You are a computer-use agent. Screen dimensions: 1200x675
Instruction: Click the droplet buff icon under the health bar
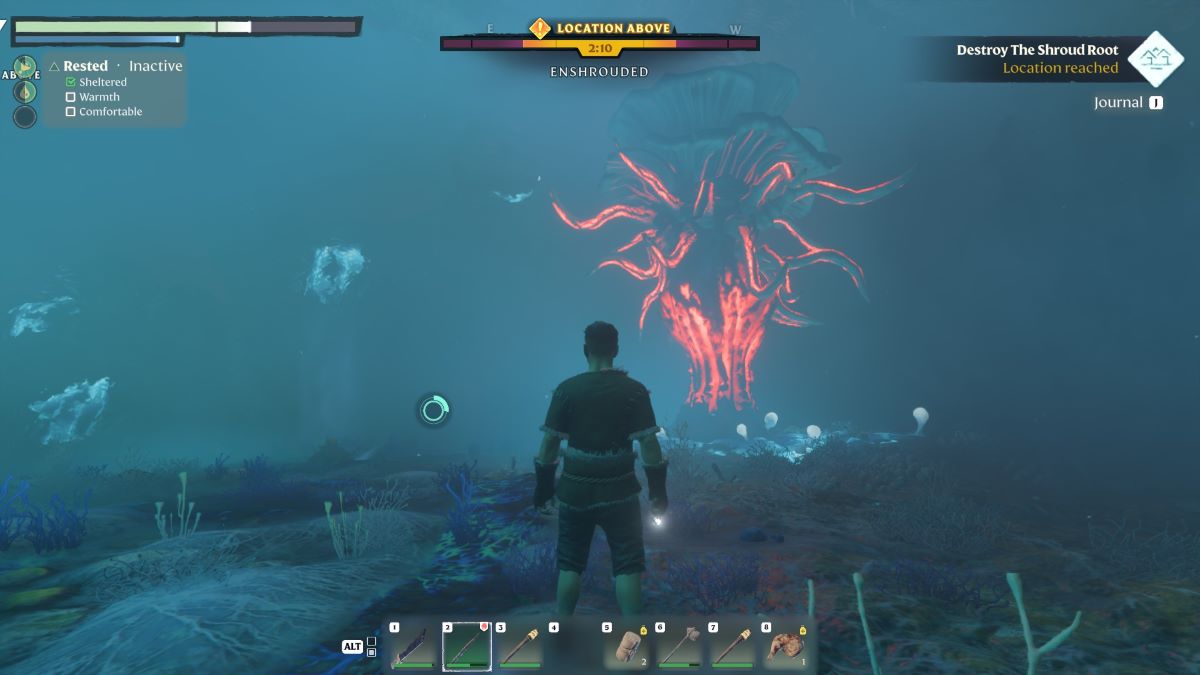pos(25,92)
